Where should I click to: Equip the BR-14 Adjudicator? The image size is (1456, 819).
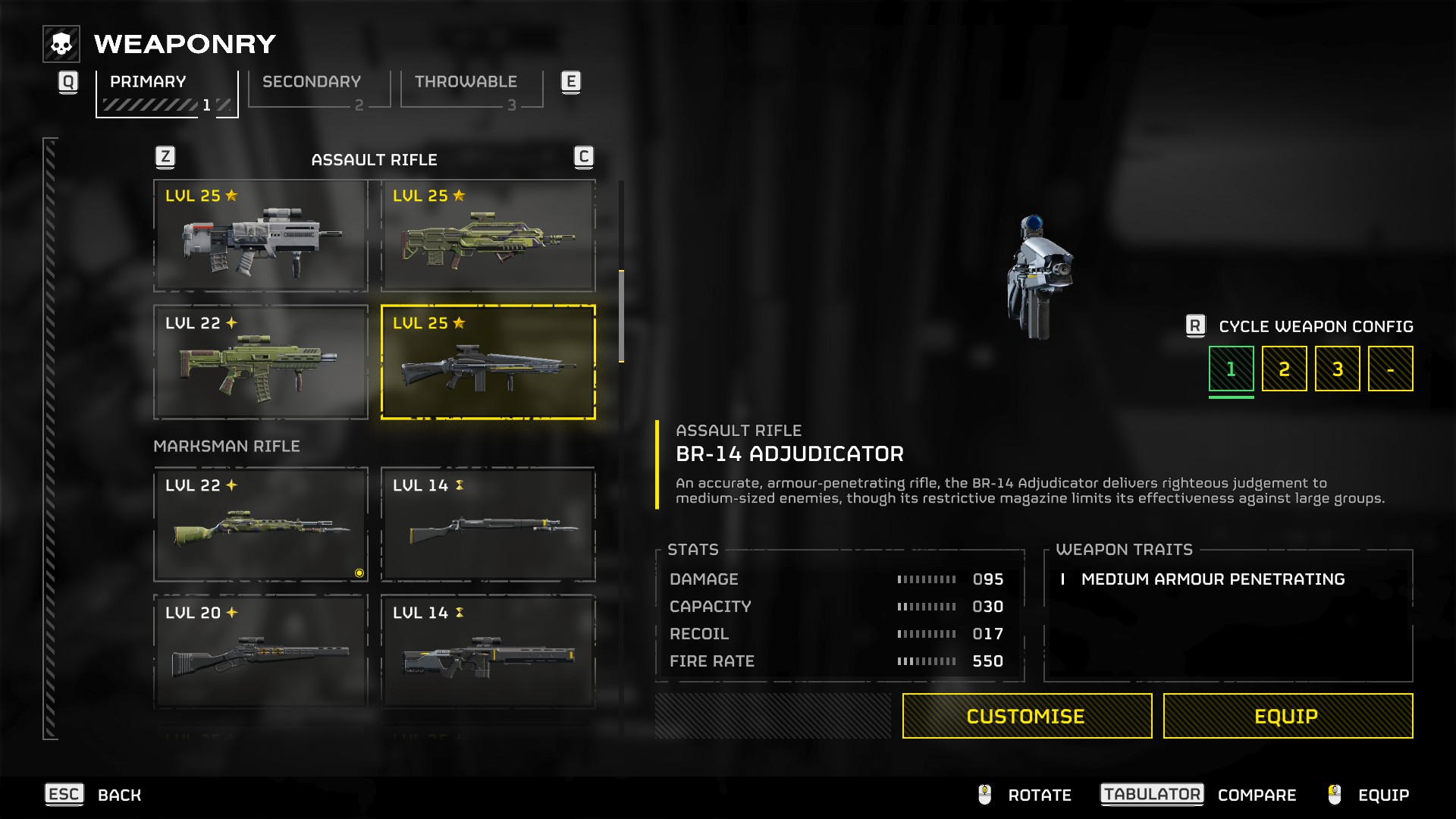tap(1288, 716)
